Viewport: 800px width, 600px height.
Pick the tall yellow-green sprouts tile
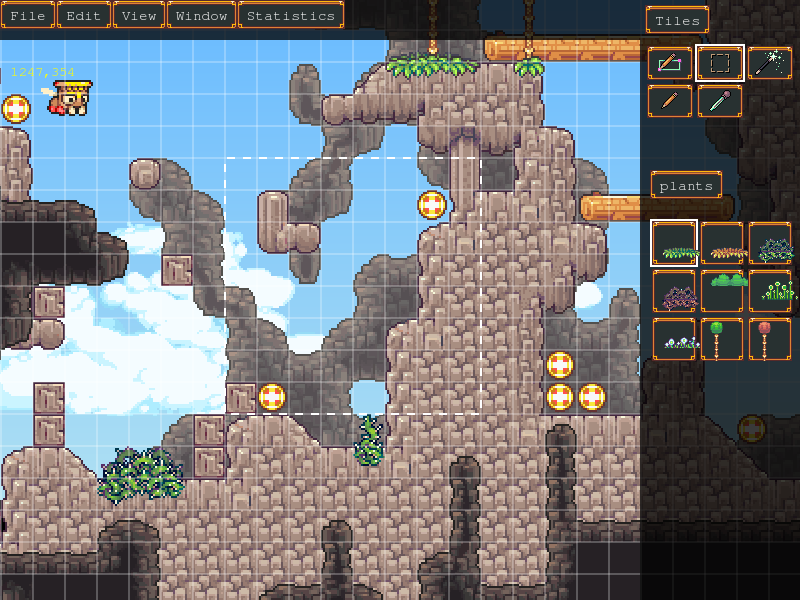[x=769, y=291]
